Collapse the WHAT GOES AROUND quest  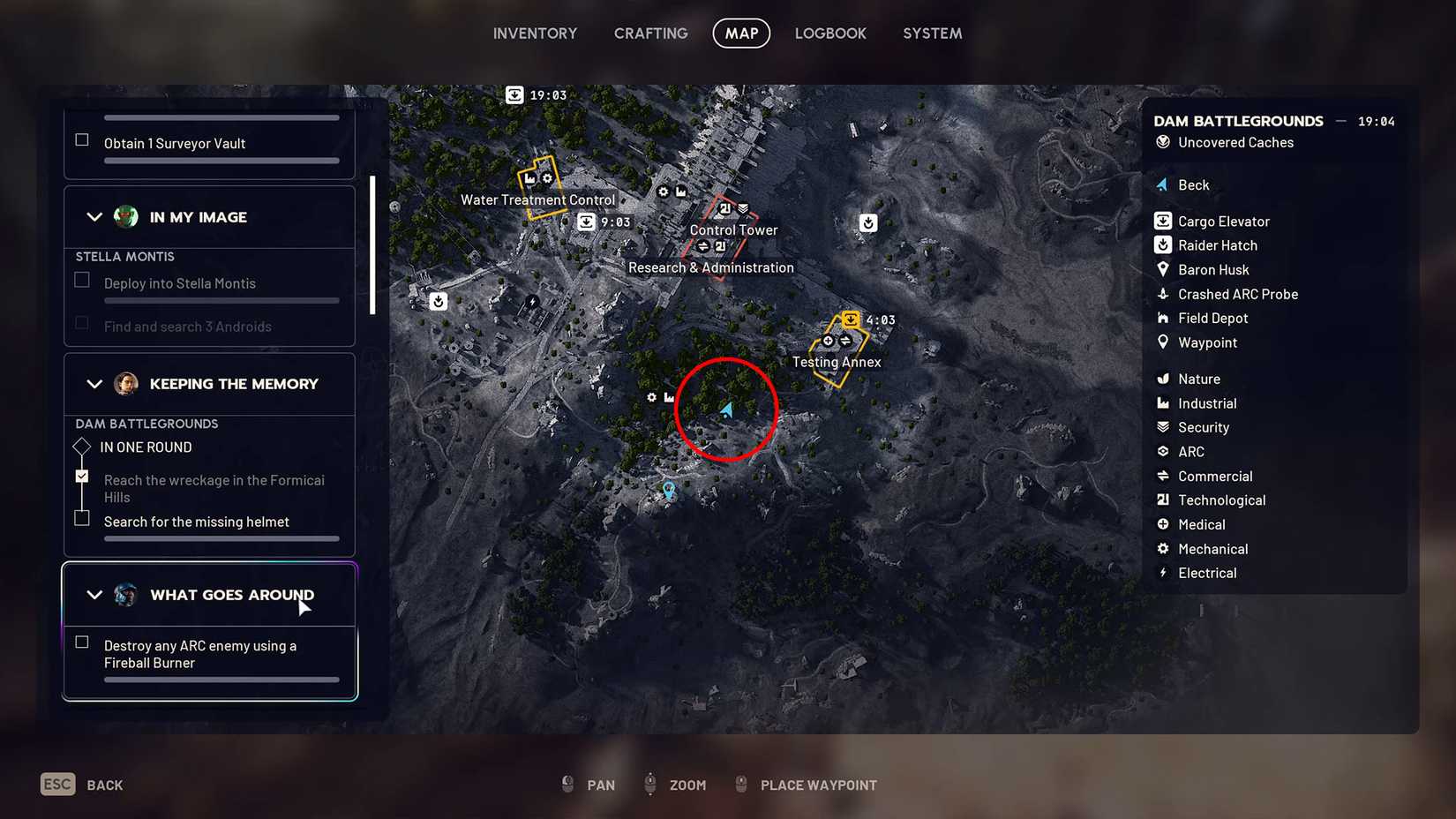pos(95,594)
